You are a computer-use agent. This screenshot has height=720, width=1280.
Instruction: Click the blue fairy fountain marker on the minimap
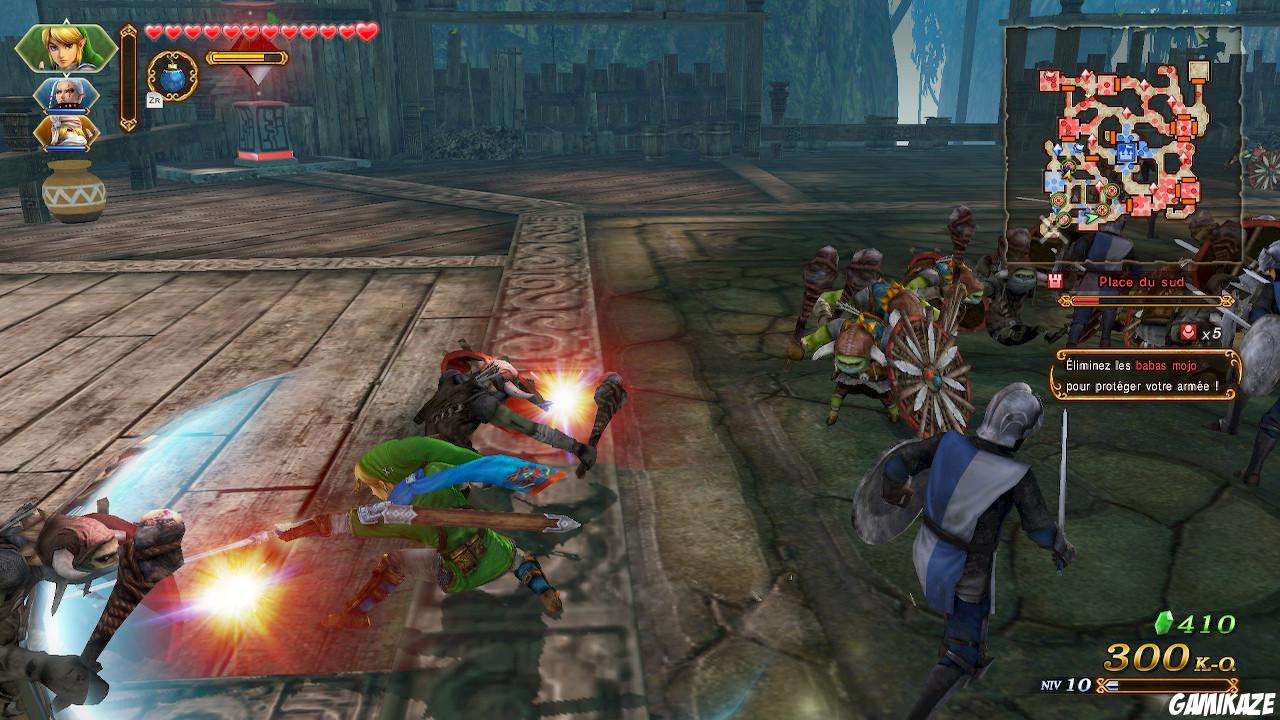tap(1128, 154)
